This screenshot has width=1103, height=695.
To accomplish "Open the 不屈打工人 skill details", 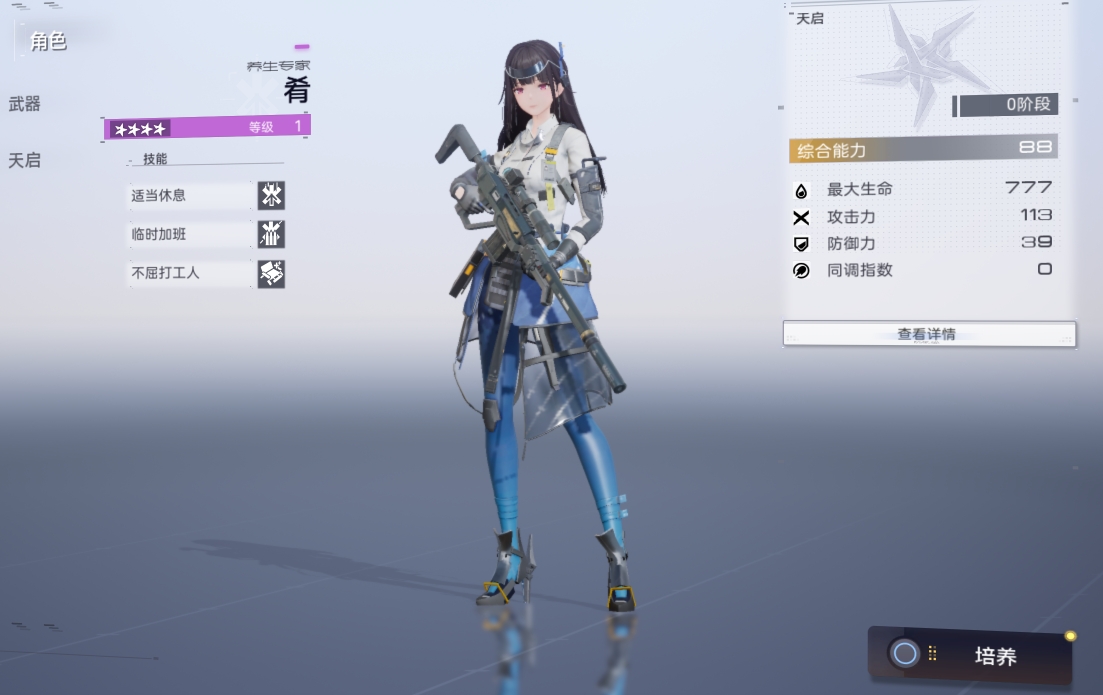I will coord(206,273).
